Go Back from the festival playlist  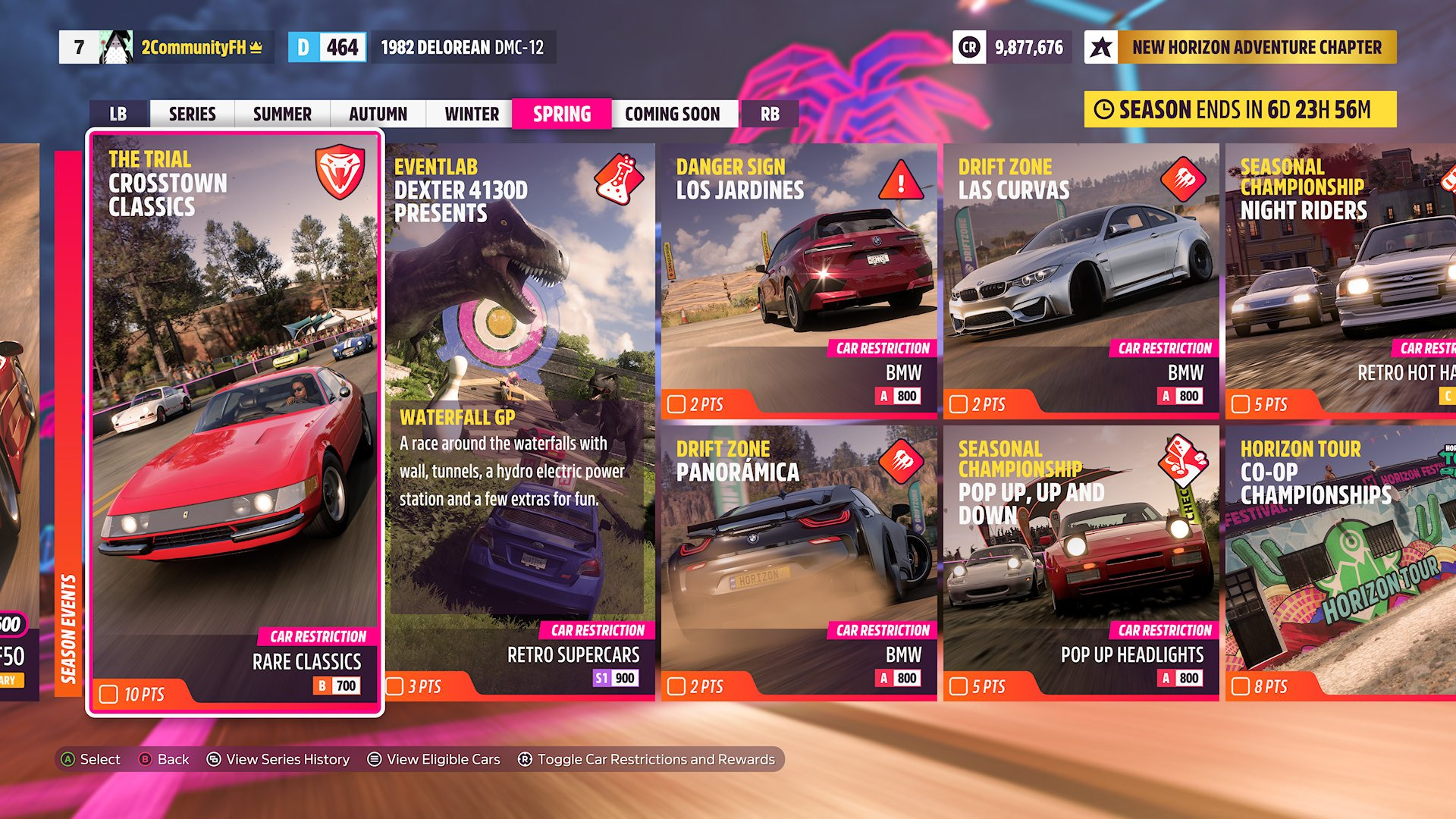click(165, 759)
